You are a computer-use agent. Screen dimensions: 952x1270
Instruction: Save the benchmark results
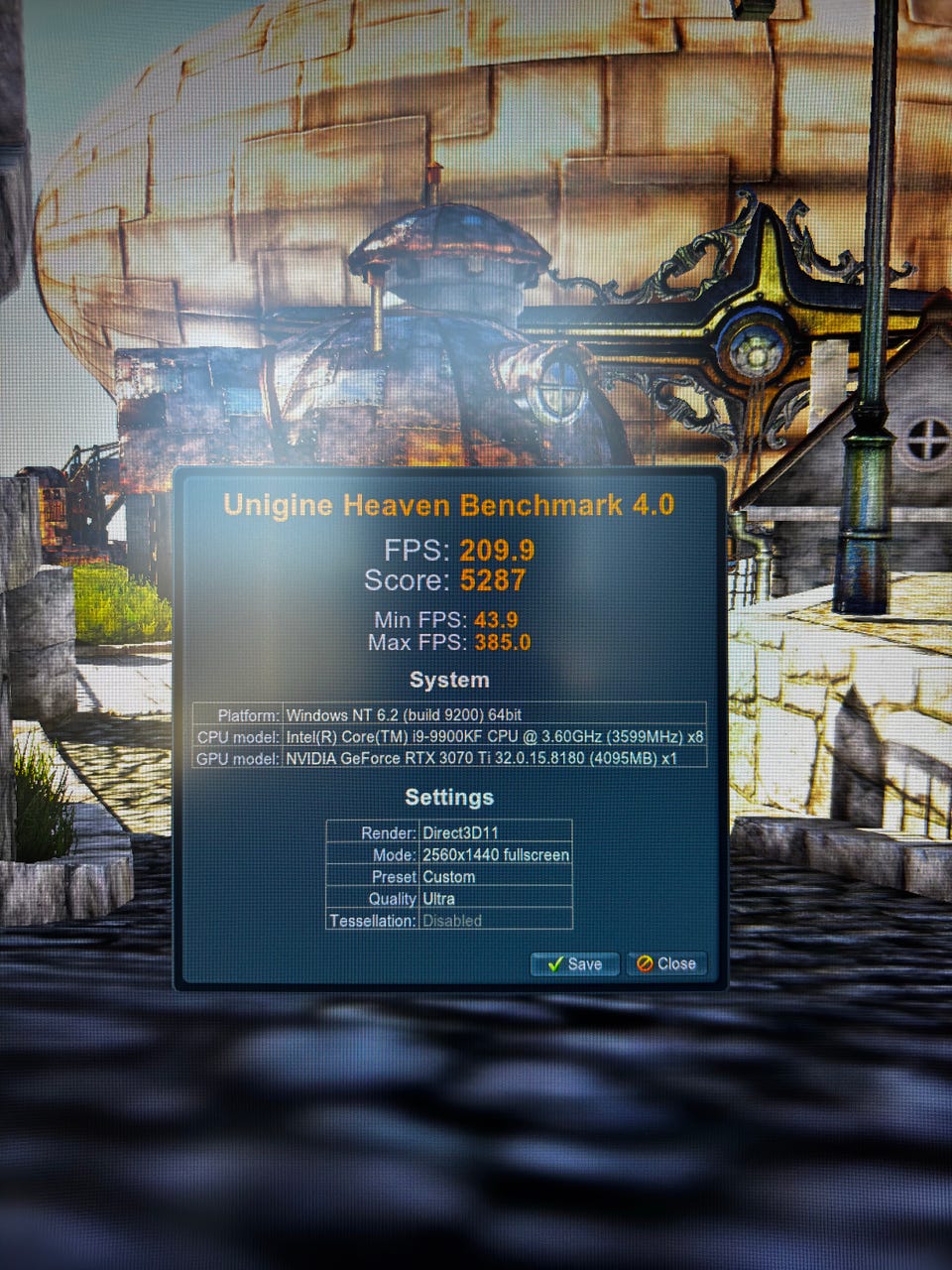(574, 963)
